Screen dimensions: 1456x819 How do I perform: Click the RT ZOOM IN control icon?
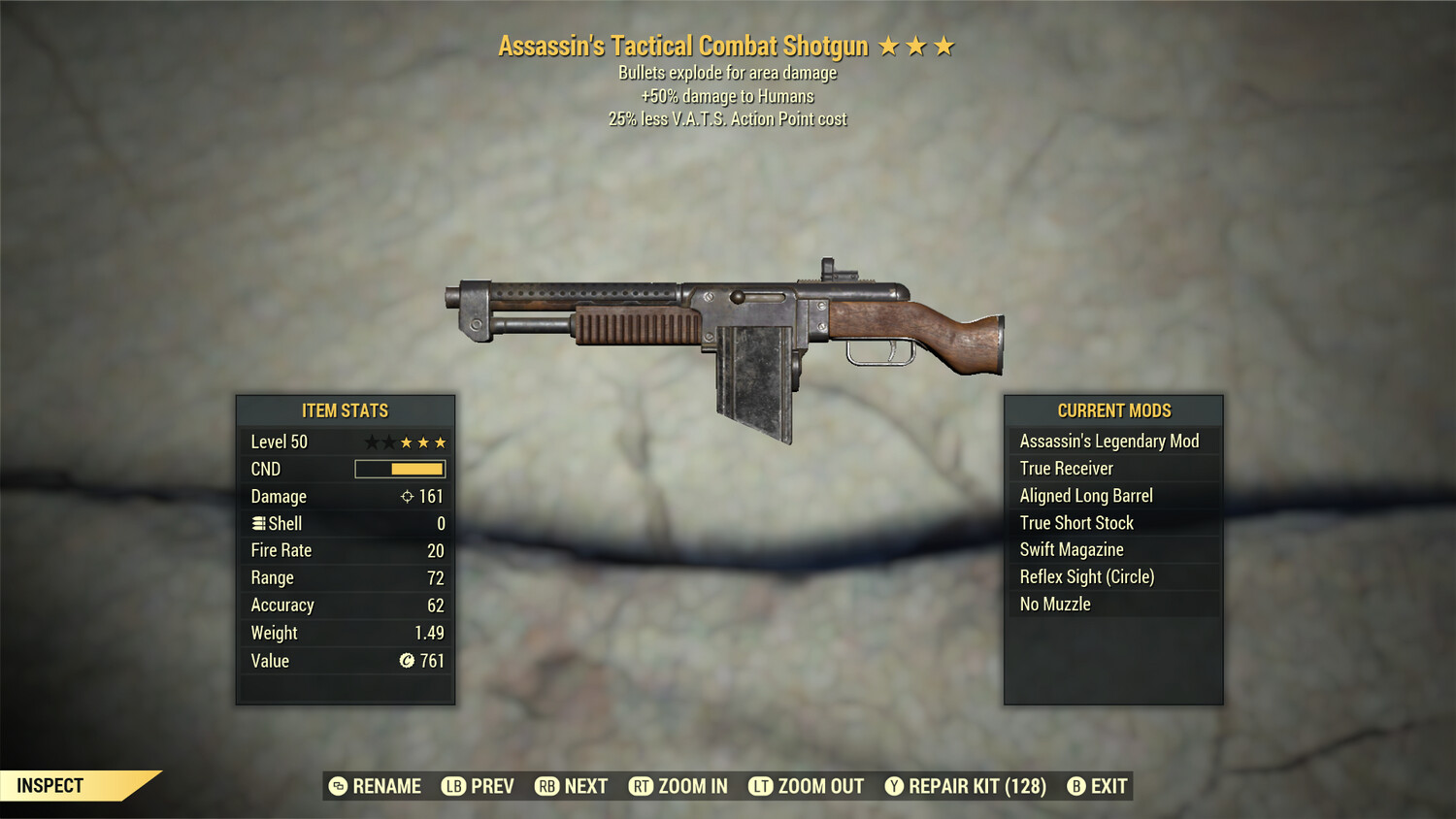pos(642,786)
